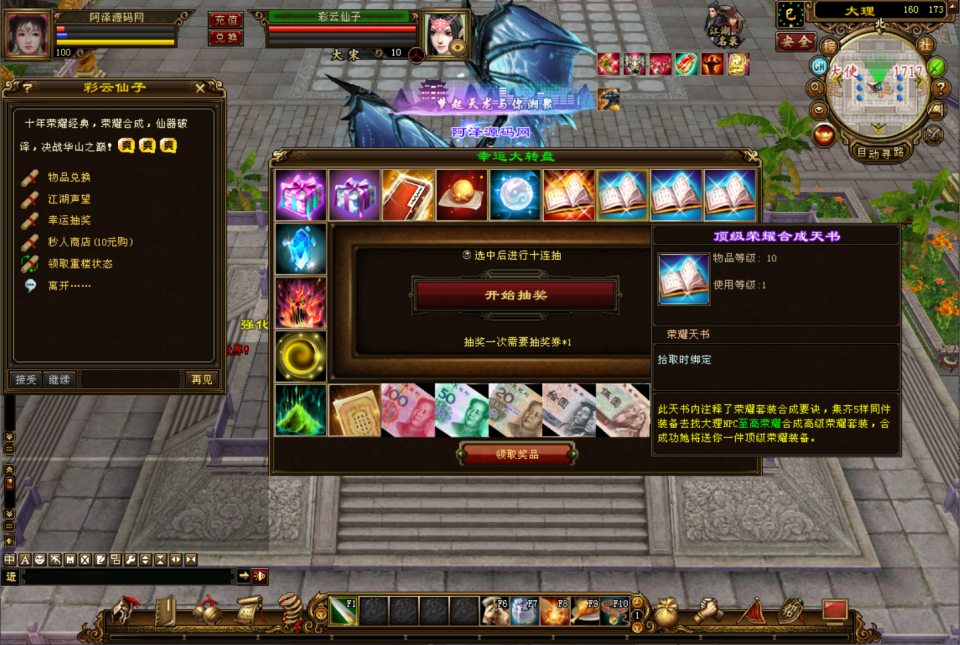Close the 彩云仙子 dialogue window
Viewport: 960px width, 645px height.
(x=199, y=88)
